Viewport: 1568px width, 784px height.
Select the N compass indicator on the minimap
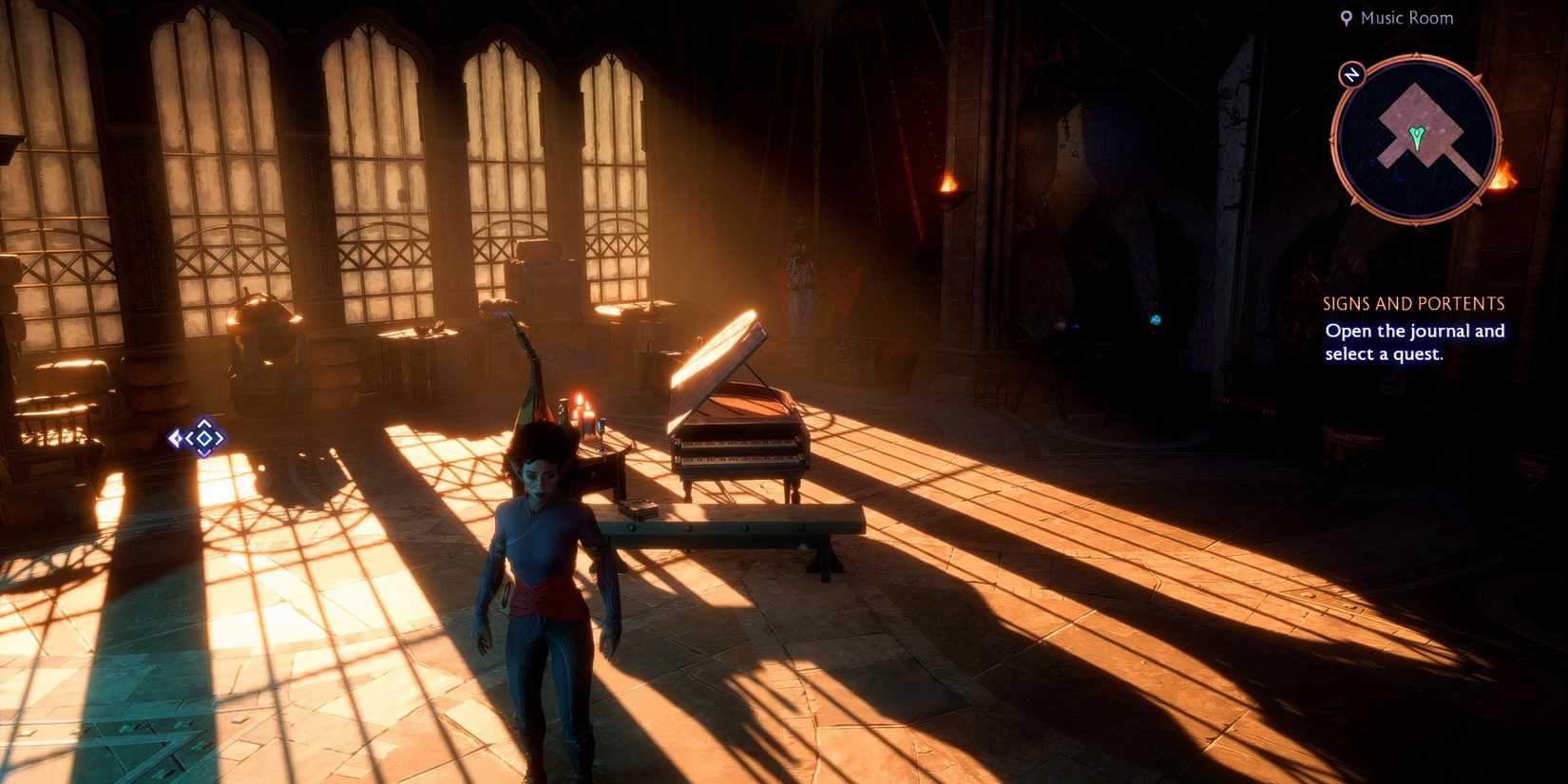click(1352, 74)
